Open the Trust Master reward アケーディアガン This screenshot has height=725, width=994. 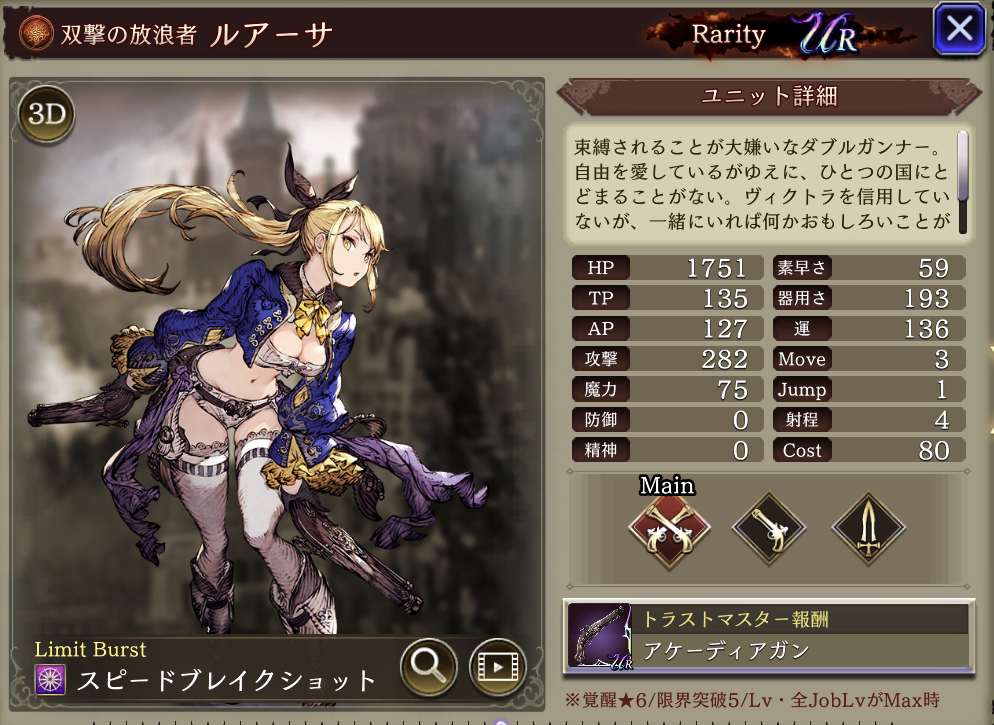766,636
